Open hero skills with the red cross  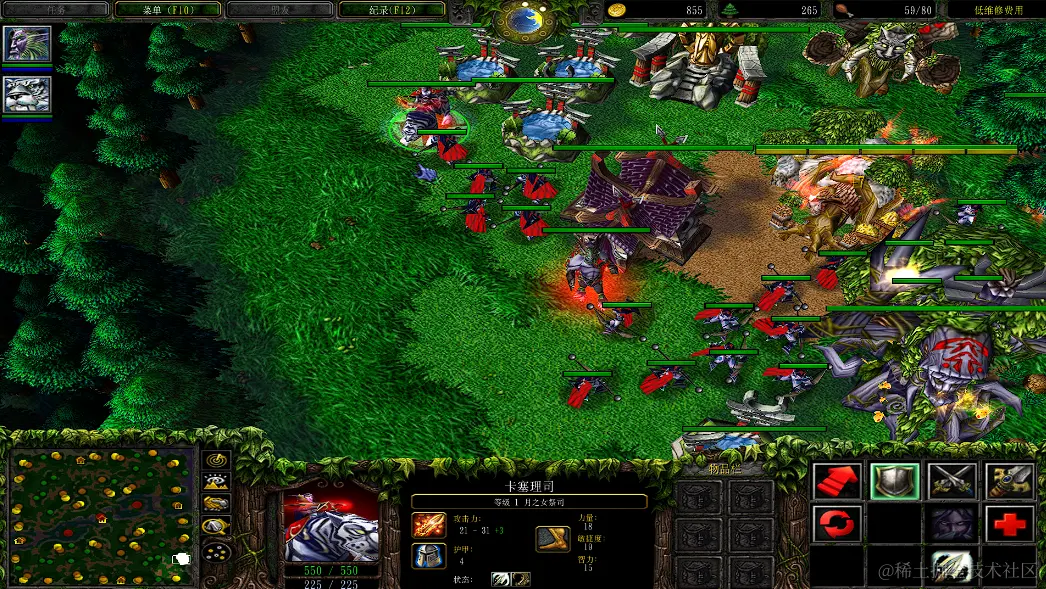pyautogui.click(x=1010, y=524)
